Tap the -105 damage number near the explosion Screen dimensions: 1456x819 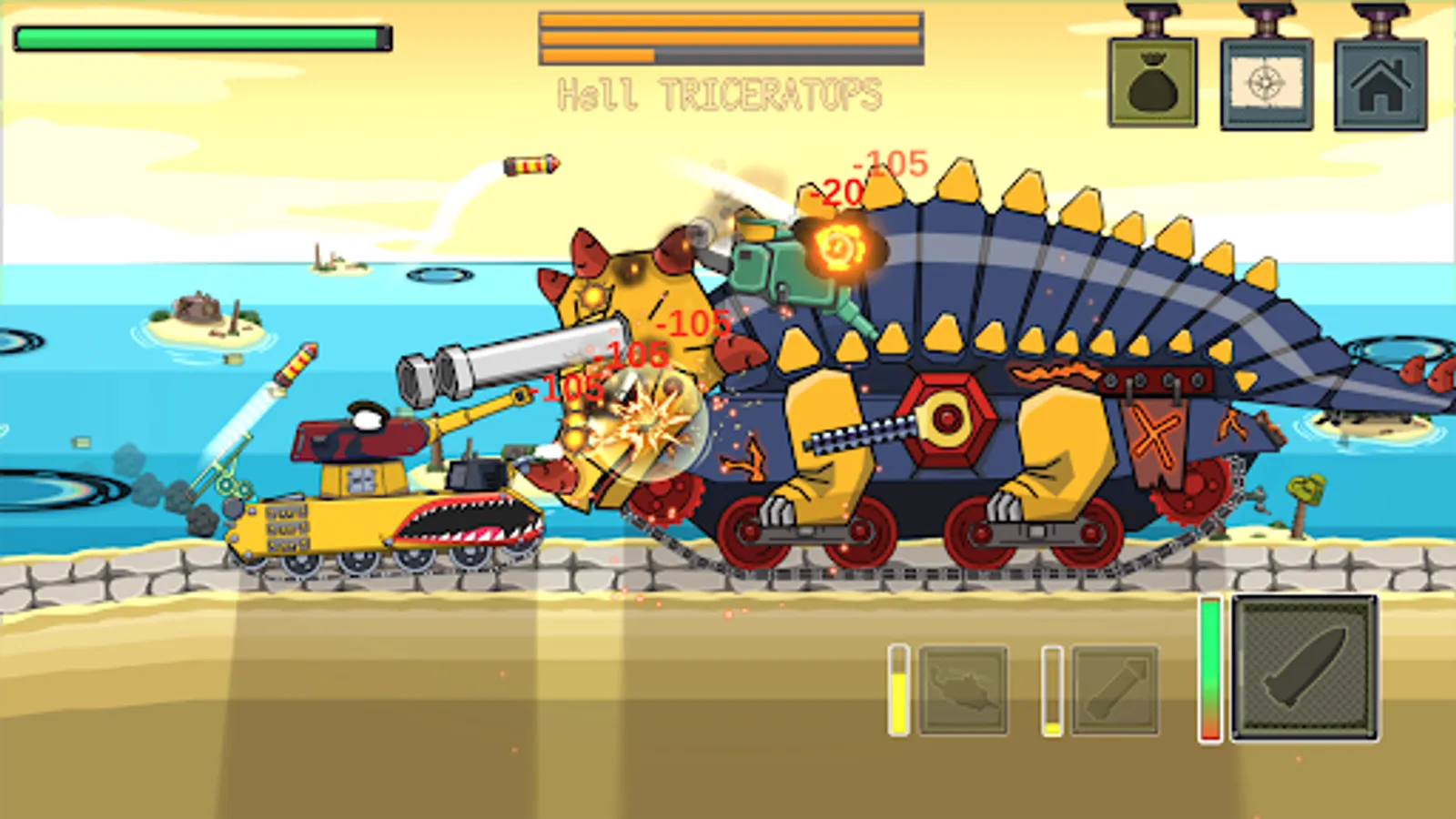click(x=635, y=355)
